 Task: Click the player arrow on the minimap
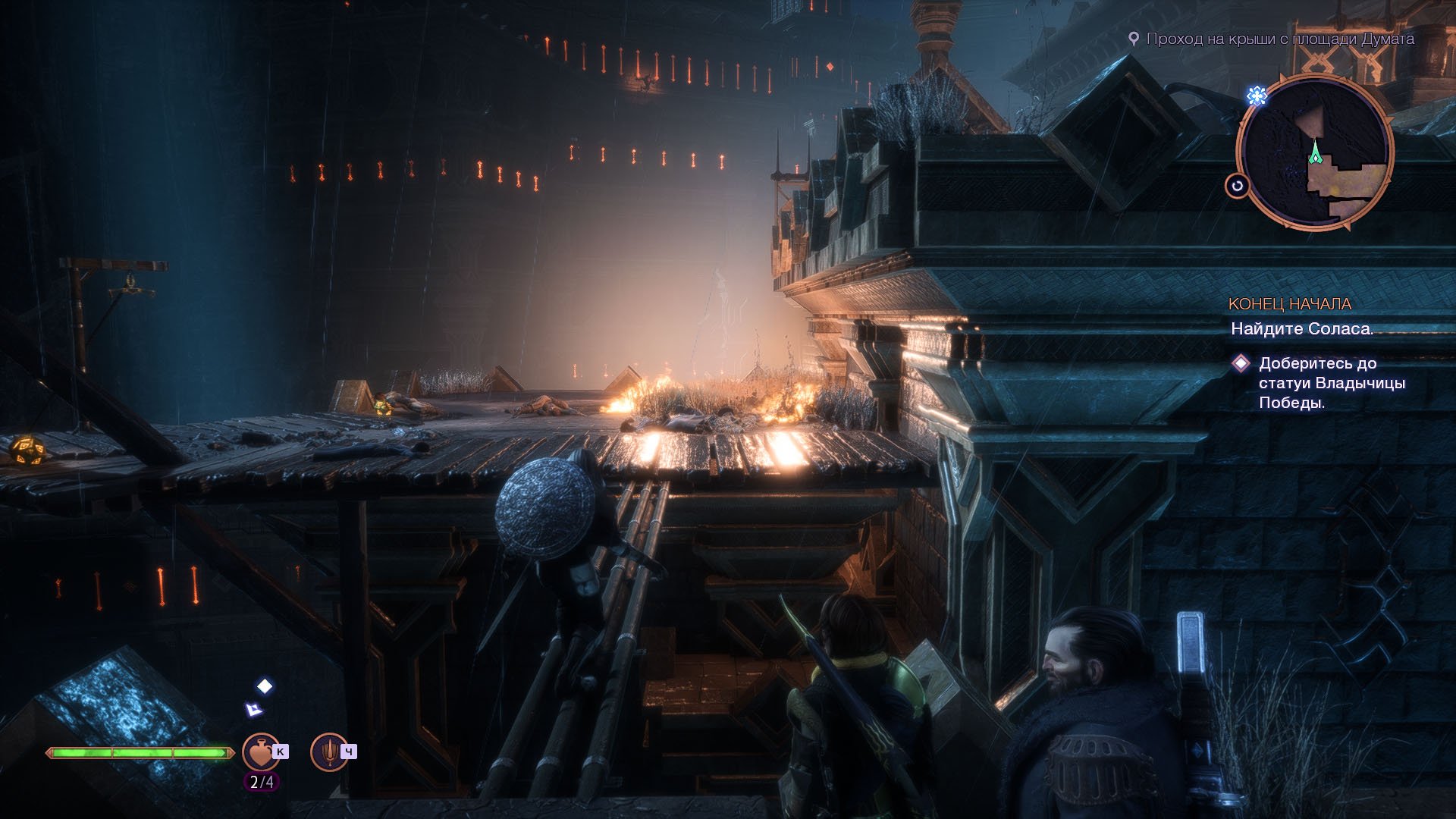pos(1315,154)
